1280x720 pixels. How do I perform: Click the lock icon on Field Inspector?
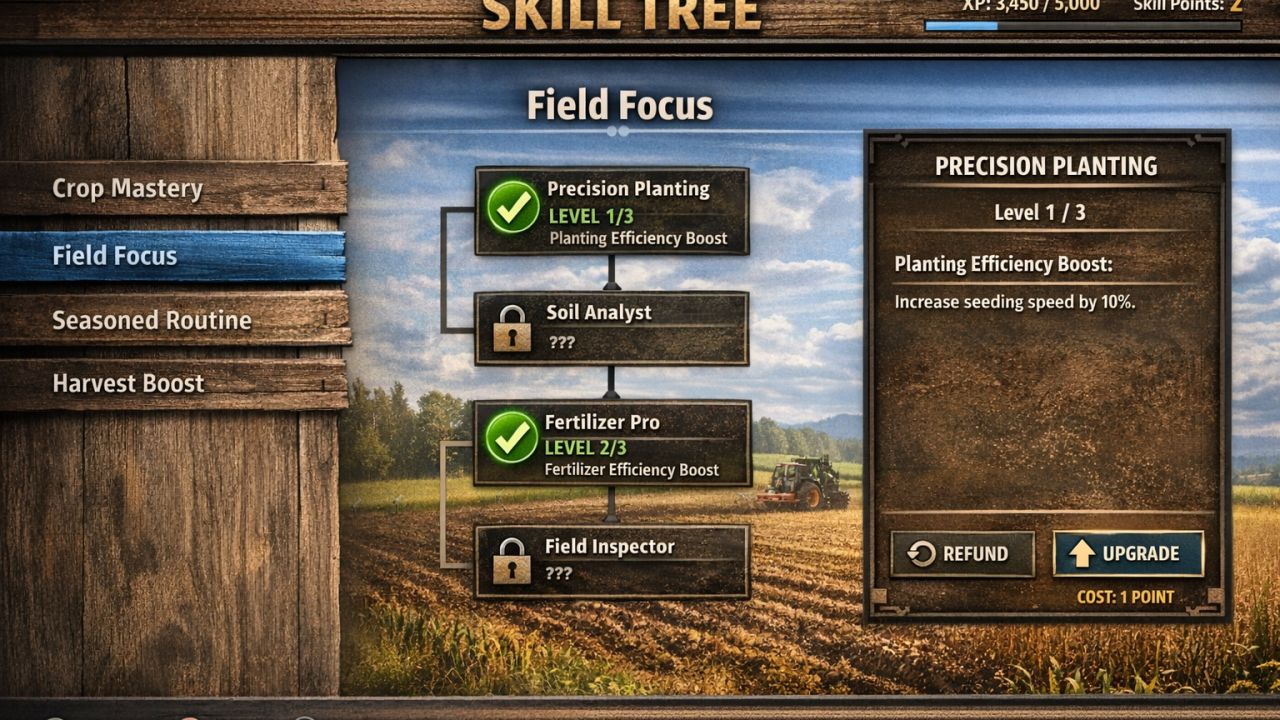coord(514,564)
